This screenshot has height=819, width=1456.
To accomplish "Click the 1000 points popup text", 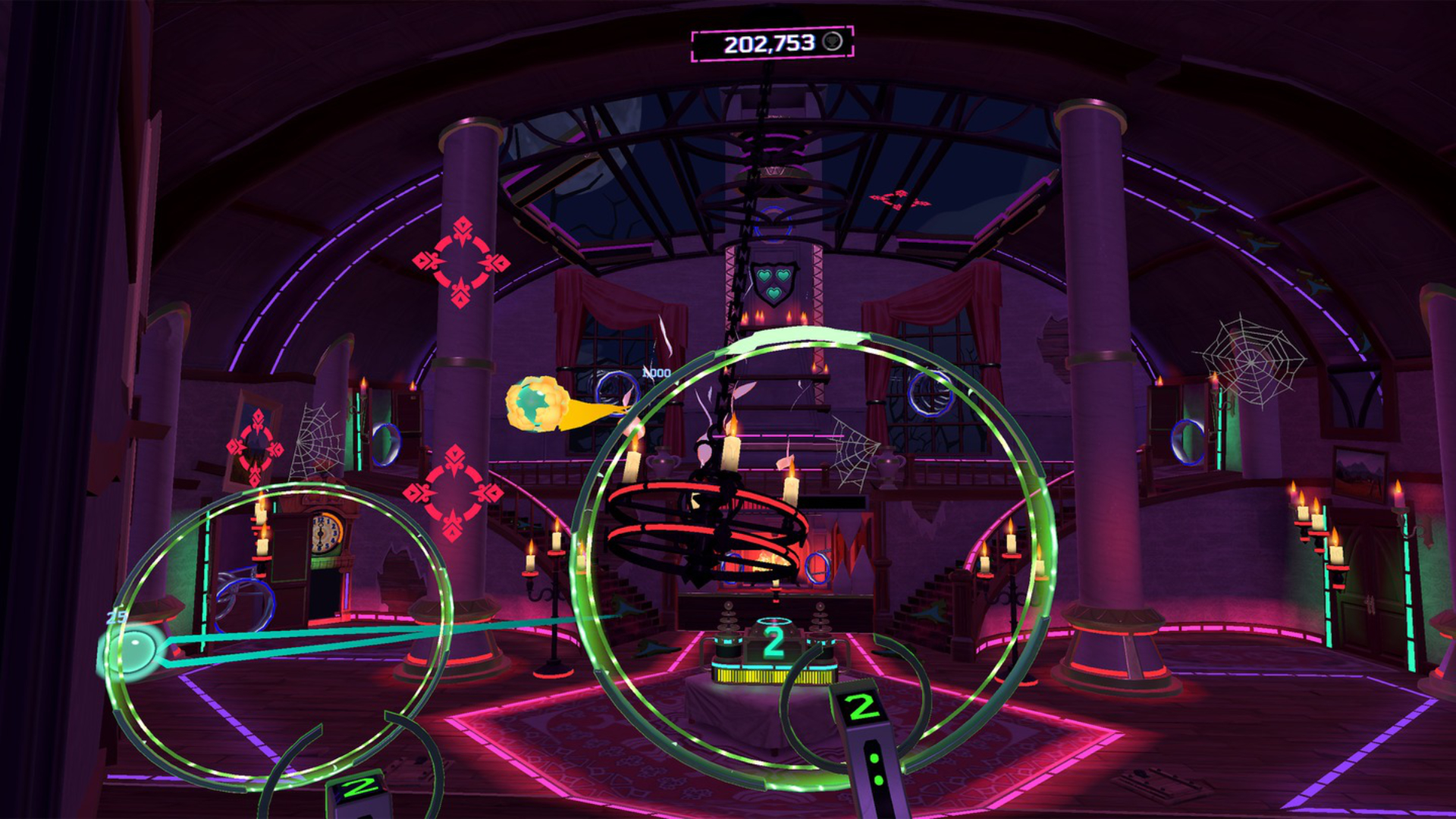I will coord(655,372).
